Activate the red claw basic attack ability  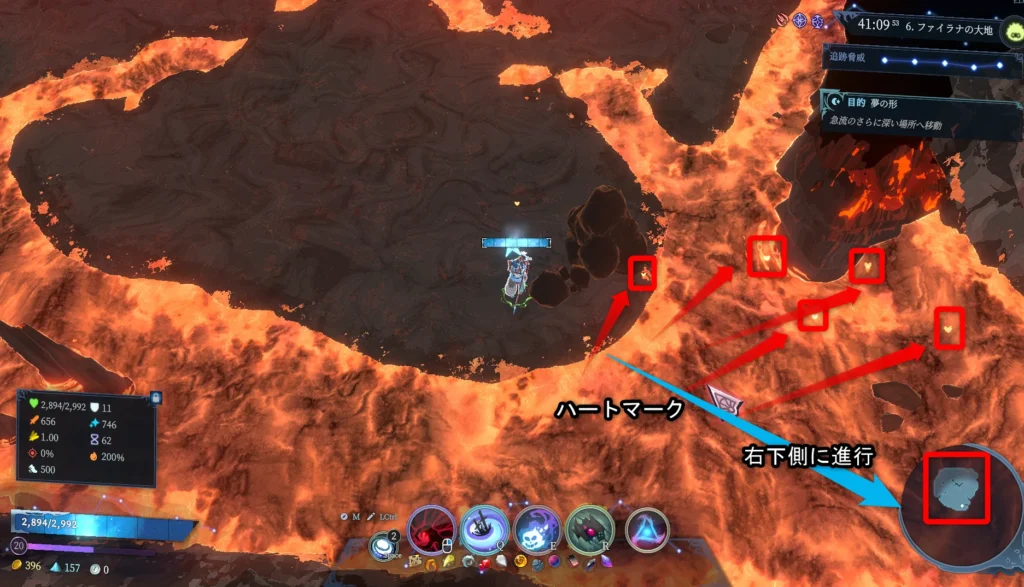[431, 530]
